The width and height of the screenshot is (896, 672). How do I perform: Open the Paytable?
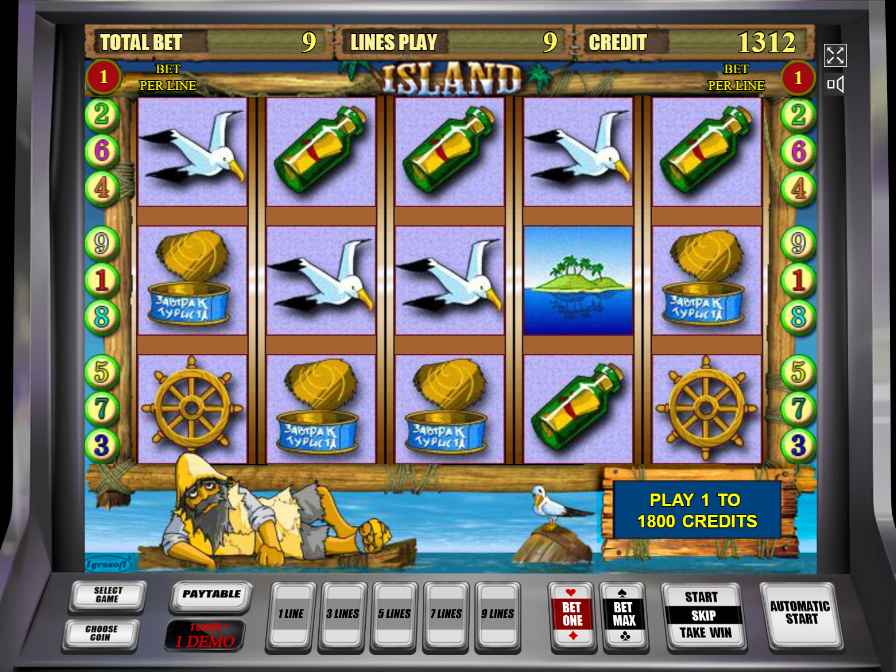pos(211,595)
